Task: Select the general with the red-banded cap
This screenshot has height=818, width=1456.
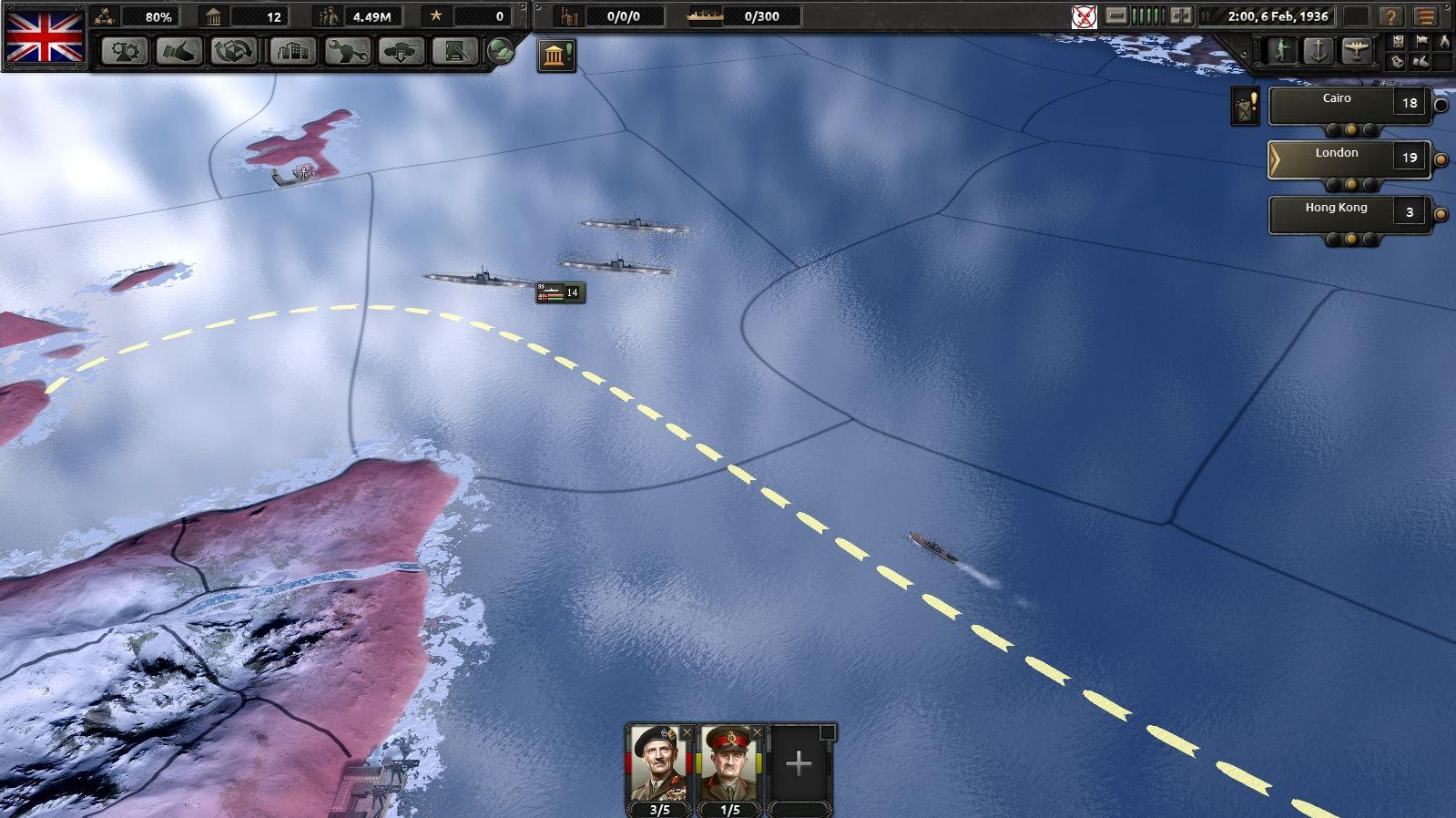Action: tap(730, 763)
